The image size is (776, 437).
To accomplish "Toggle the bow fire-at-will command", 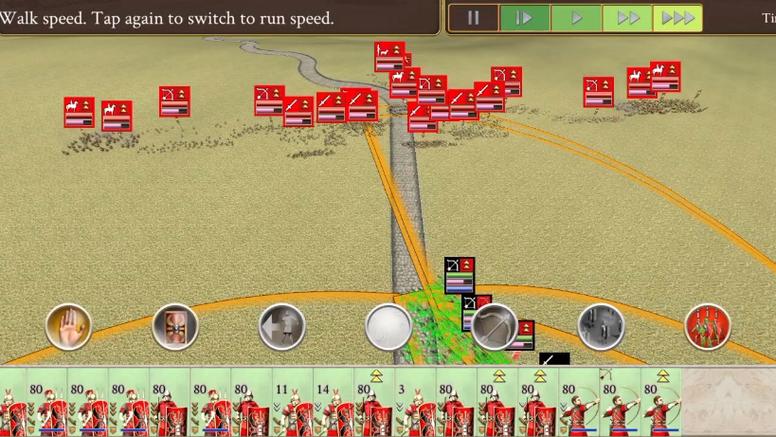I will pyautogui.click(x=494, y=326).
